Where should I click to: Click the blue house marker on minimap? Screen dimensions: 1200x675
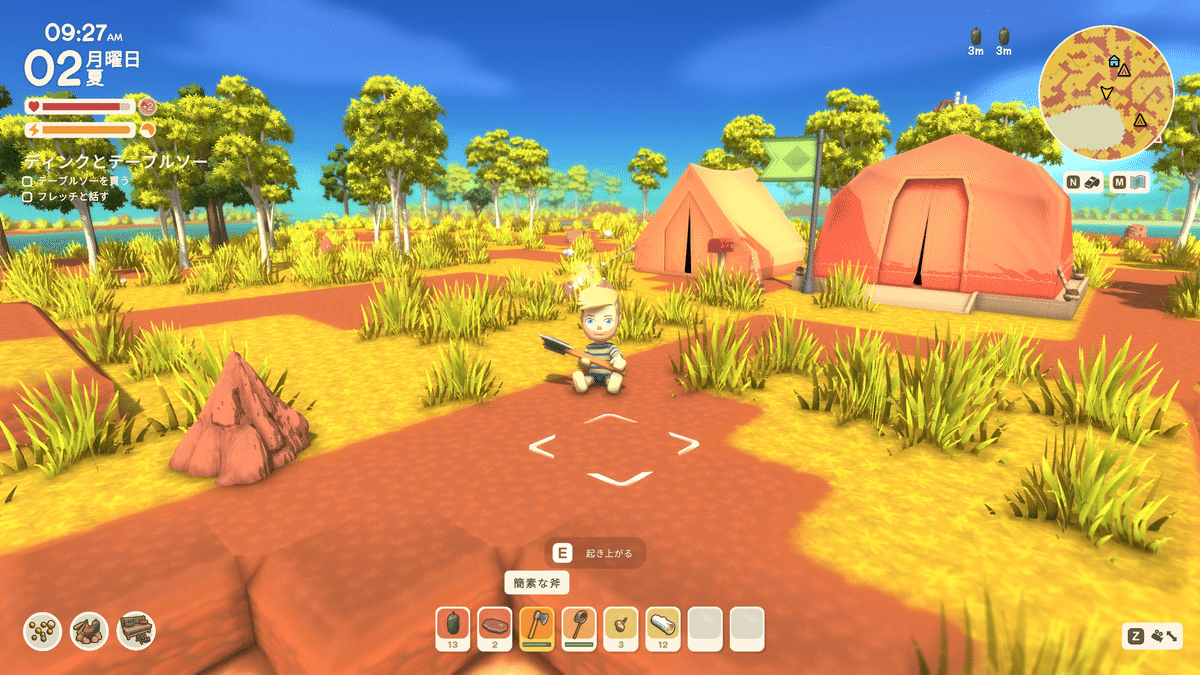click(x=1114, y=61)
